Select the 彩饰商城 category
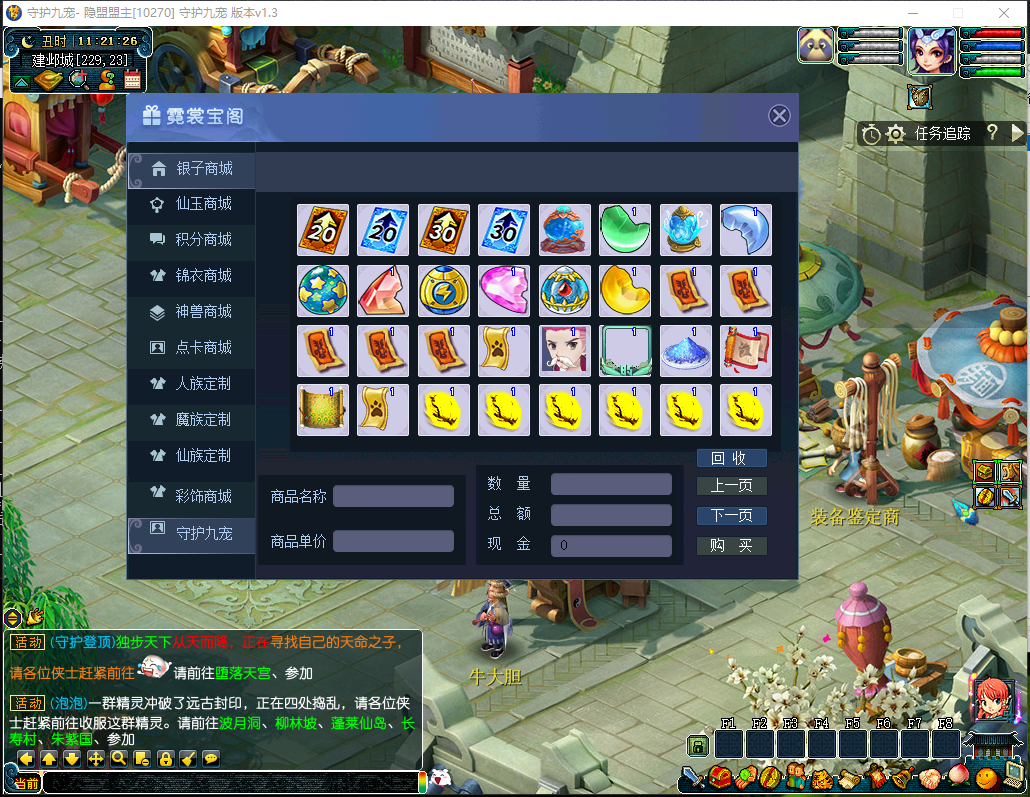This screenshot has height=797, width=1030. [x=191, y=496]
